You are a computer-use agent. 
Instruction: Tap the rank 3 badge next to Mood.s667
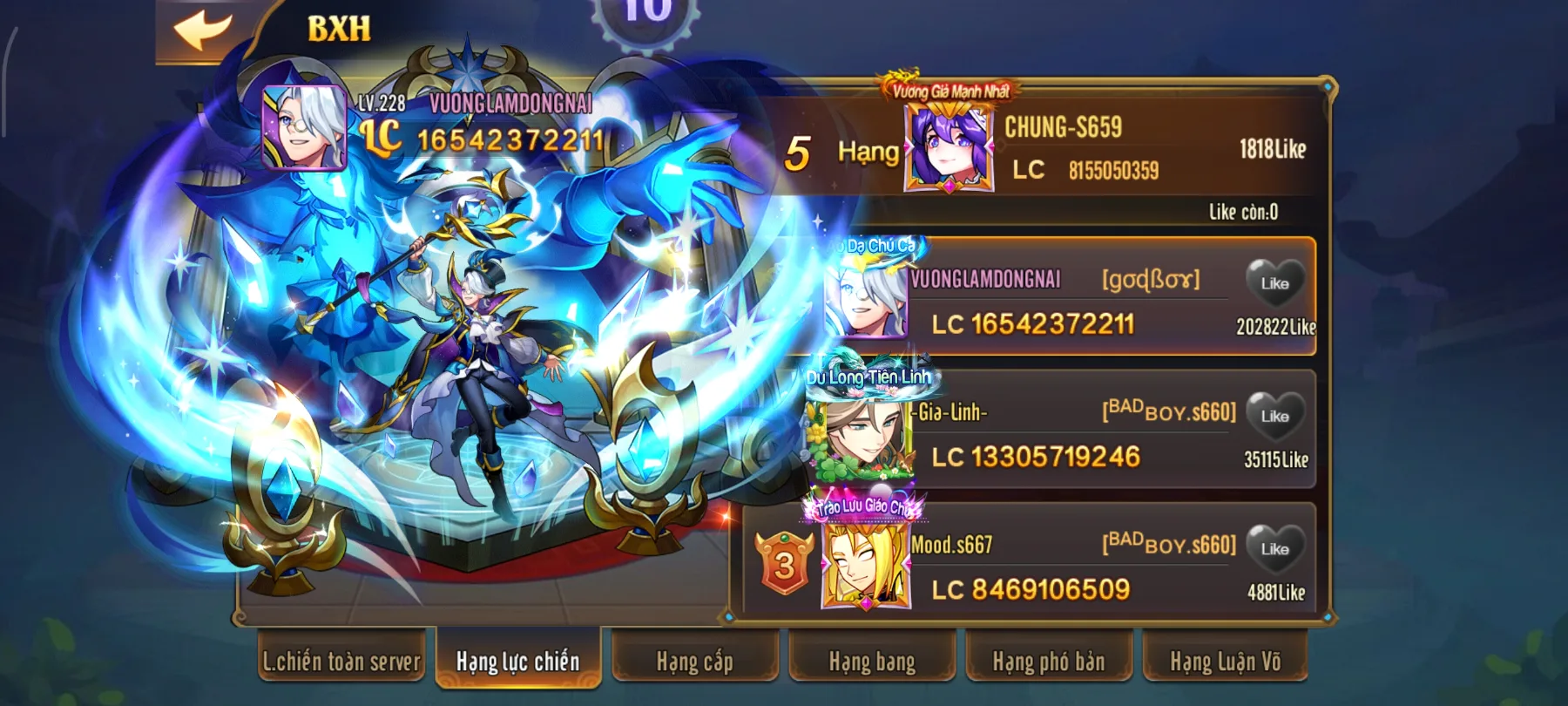782,567
